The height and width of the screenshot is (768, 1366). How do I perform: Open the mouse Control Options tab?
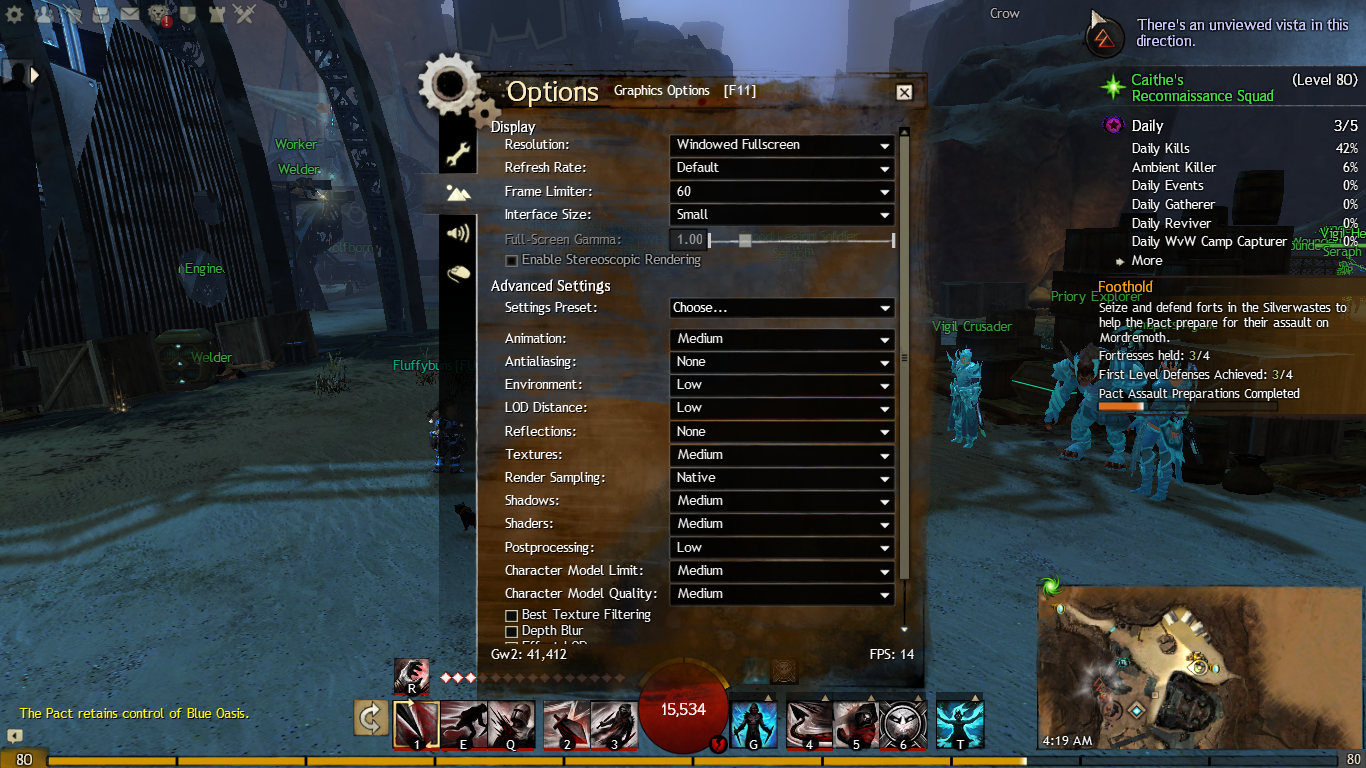click(458, 273)
